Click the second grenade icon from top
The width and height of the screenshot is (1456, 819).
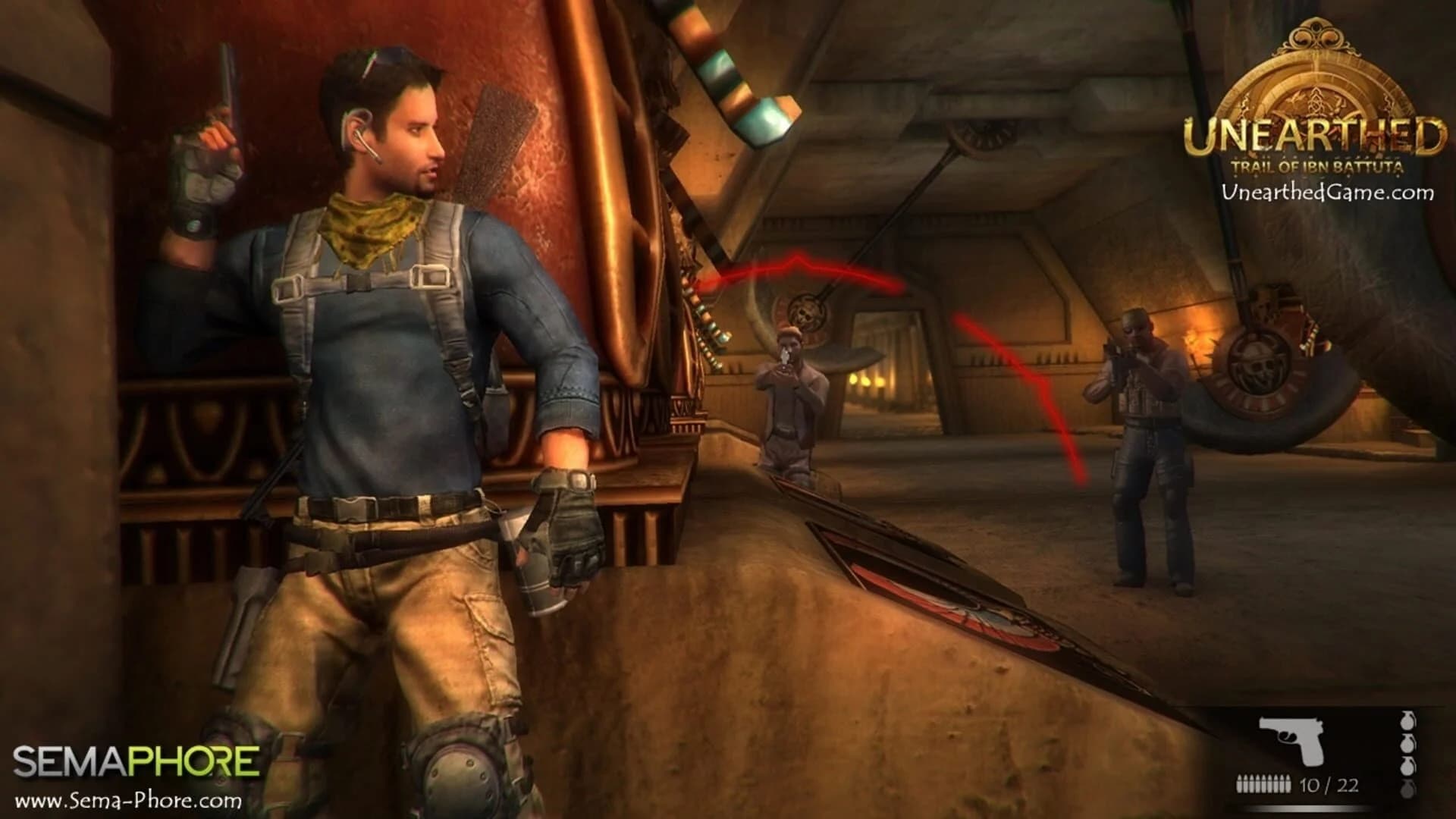click(x=1407, y=744)
